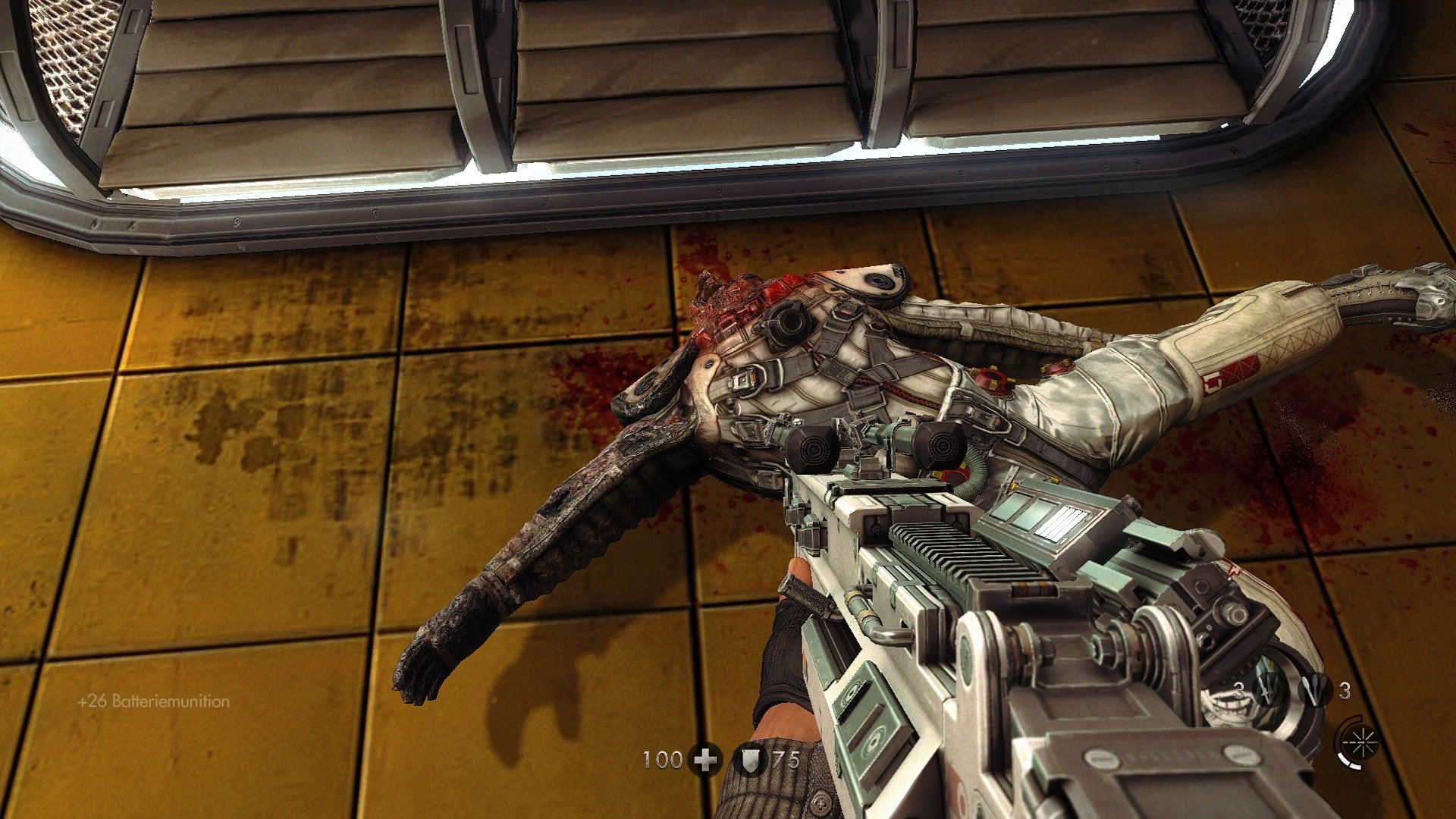This screenshot has width=1456, height=819.
Task: Select the number 3 beside the knives icon
Action: point(1239,691)
